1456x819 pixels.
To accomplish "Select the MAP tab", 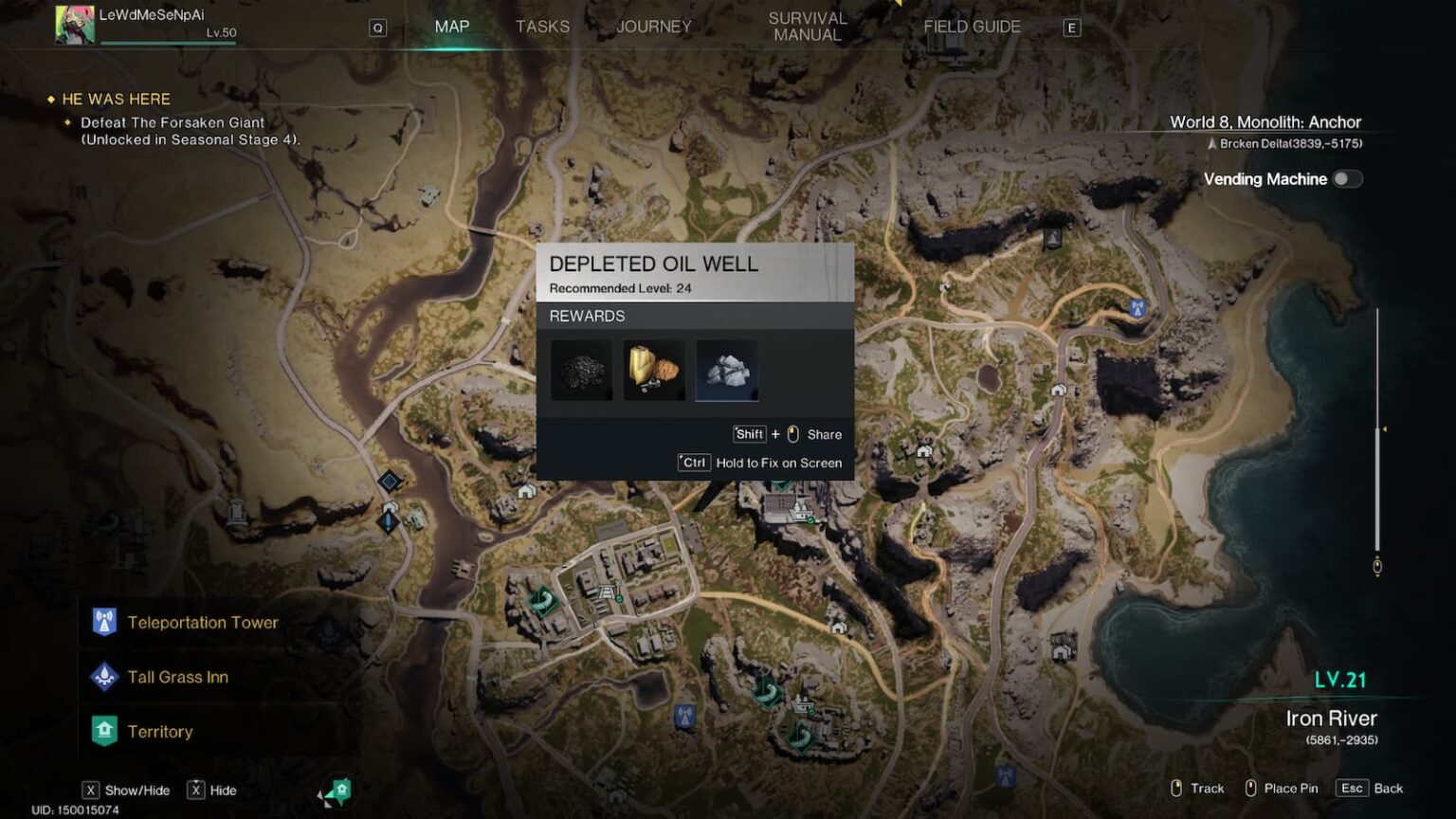I will tap(450, 27).
